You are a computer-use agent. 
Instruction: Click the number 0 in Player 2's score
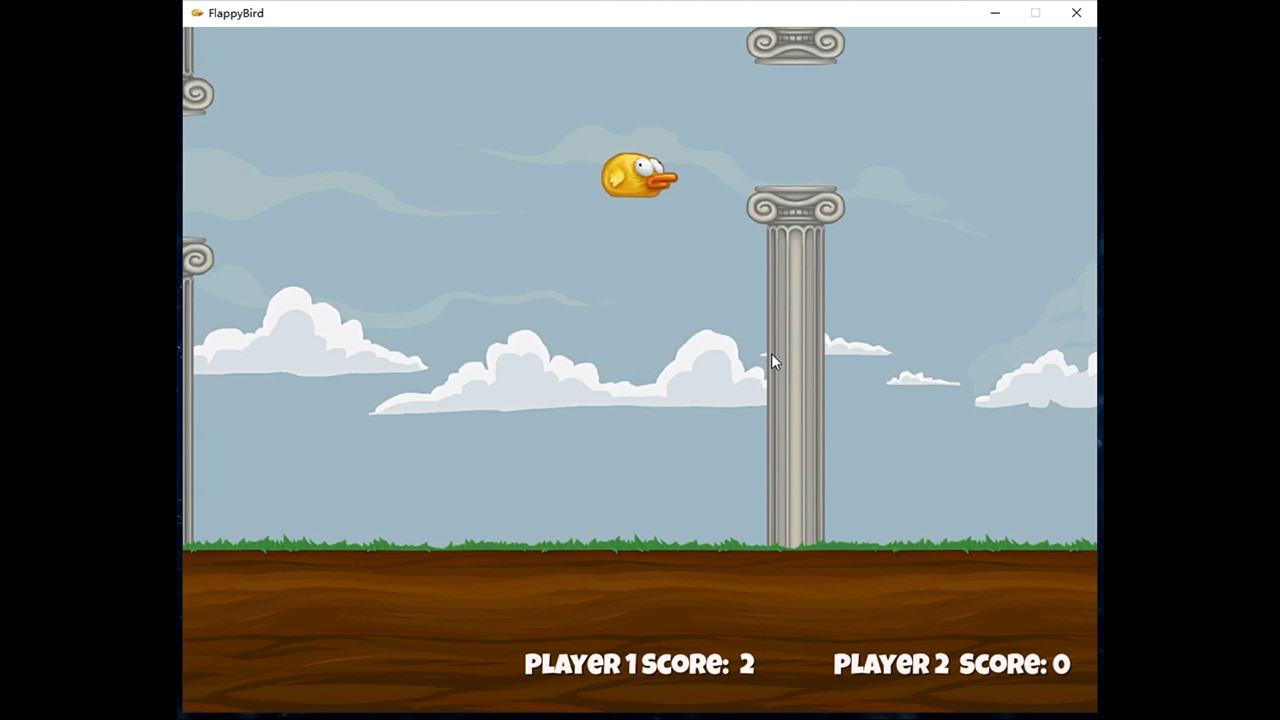click(1061, 663)
